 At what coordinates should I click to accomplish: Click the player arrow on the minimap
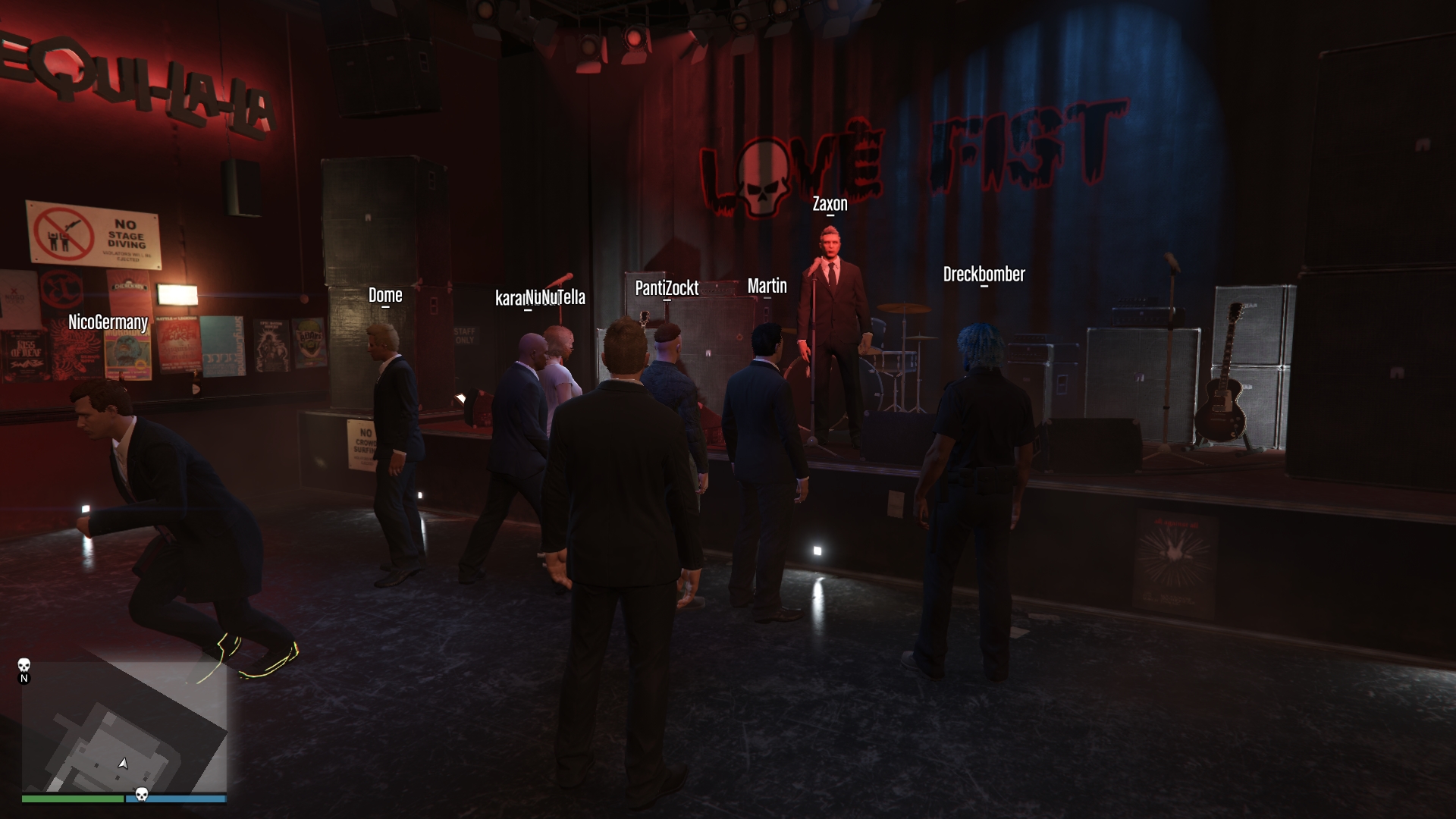coord(123,763)
